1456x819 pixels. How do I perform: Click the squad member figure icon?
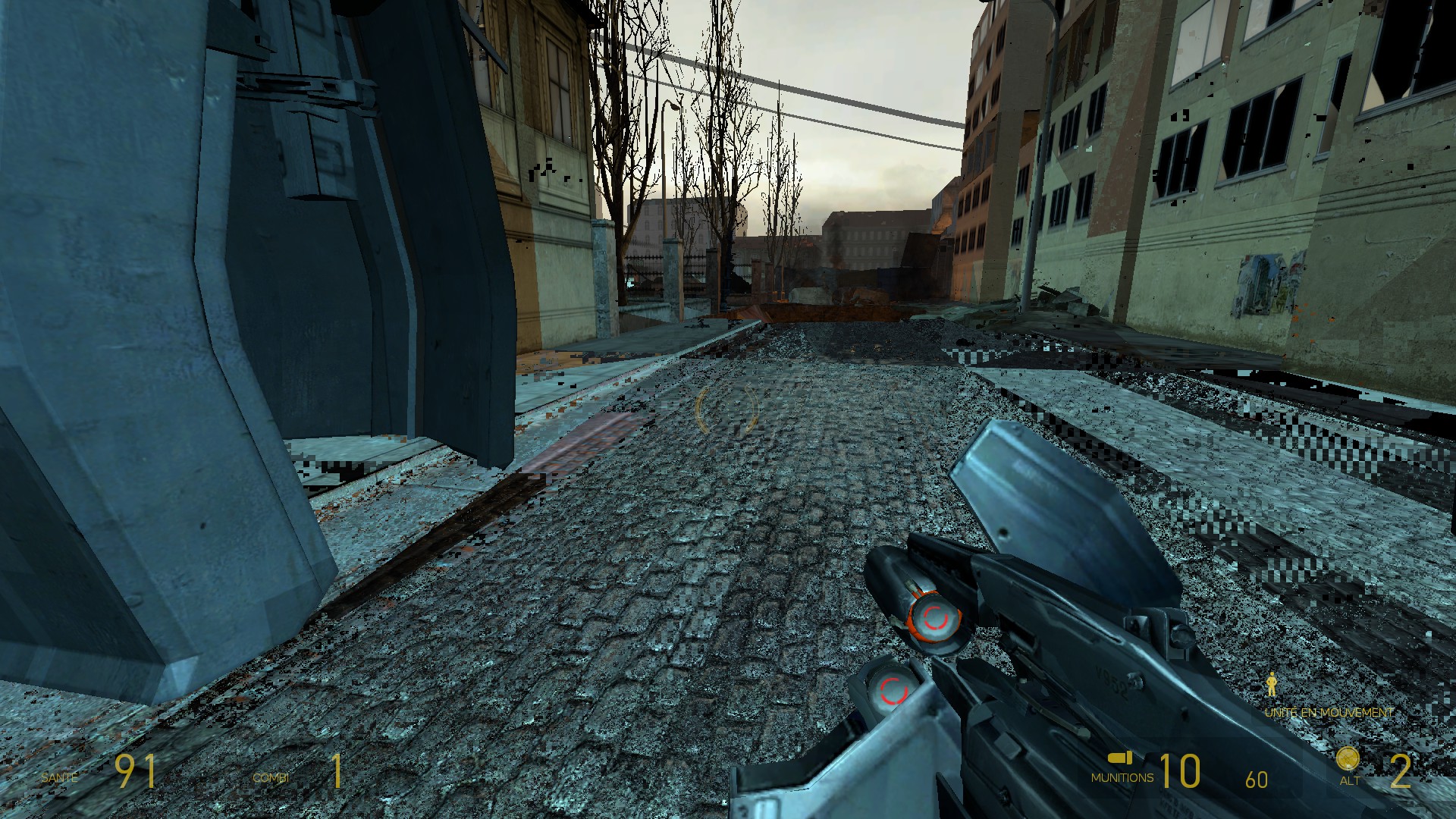(x=1272, y=685)
